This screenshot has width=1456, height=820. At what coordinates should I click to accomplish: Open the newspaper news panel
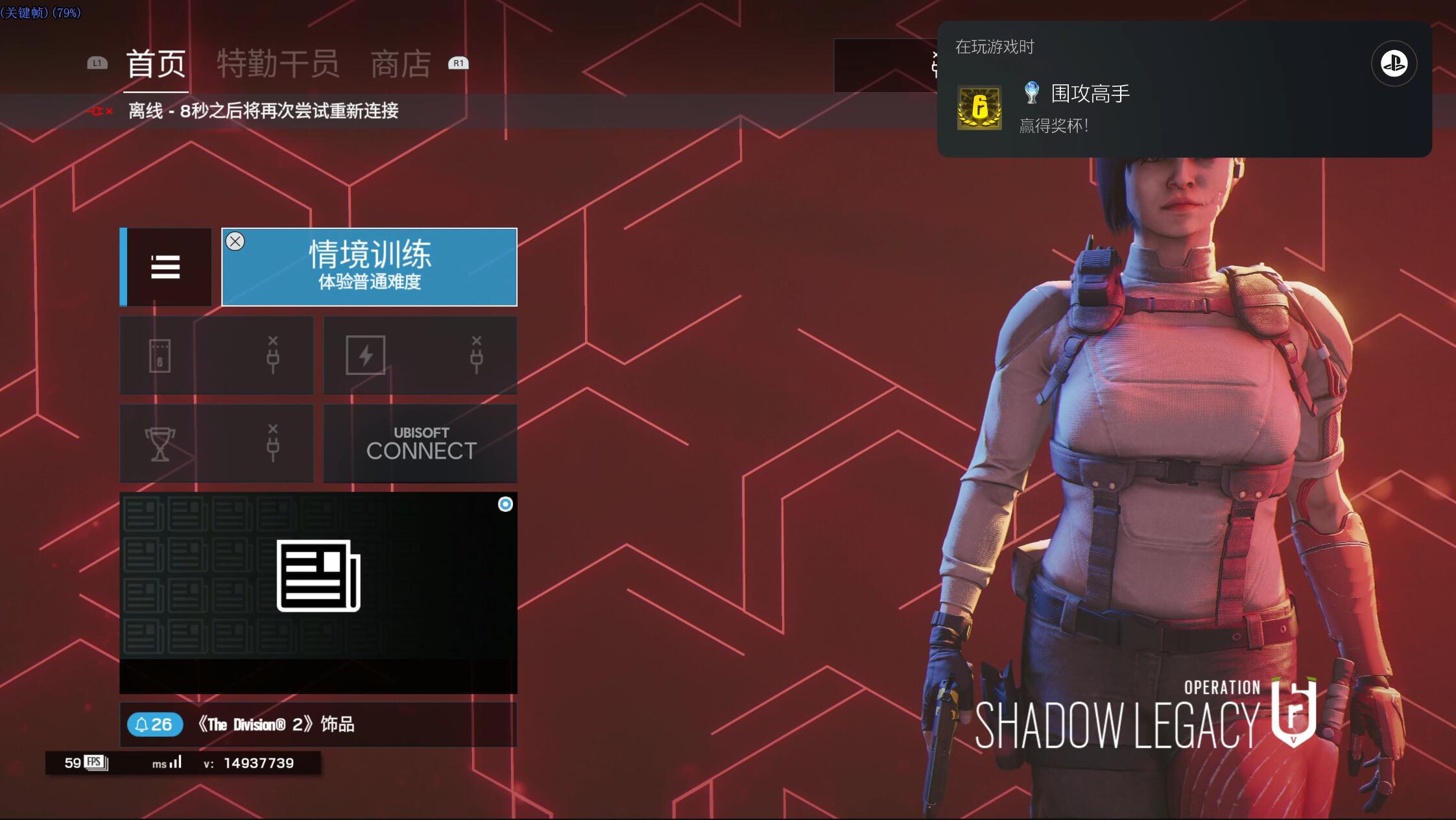318,576
